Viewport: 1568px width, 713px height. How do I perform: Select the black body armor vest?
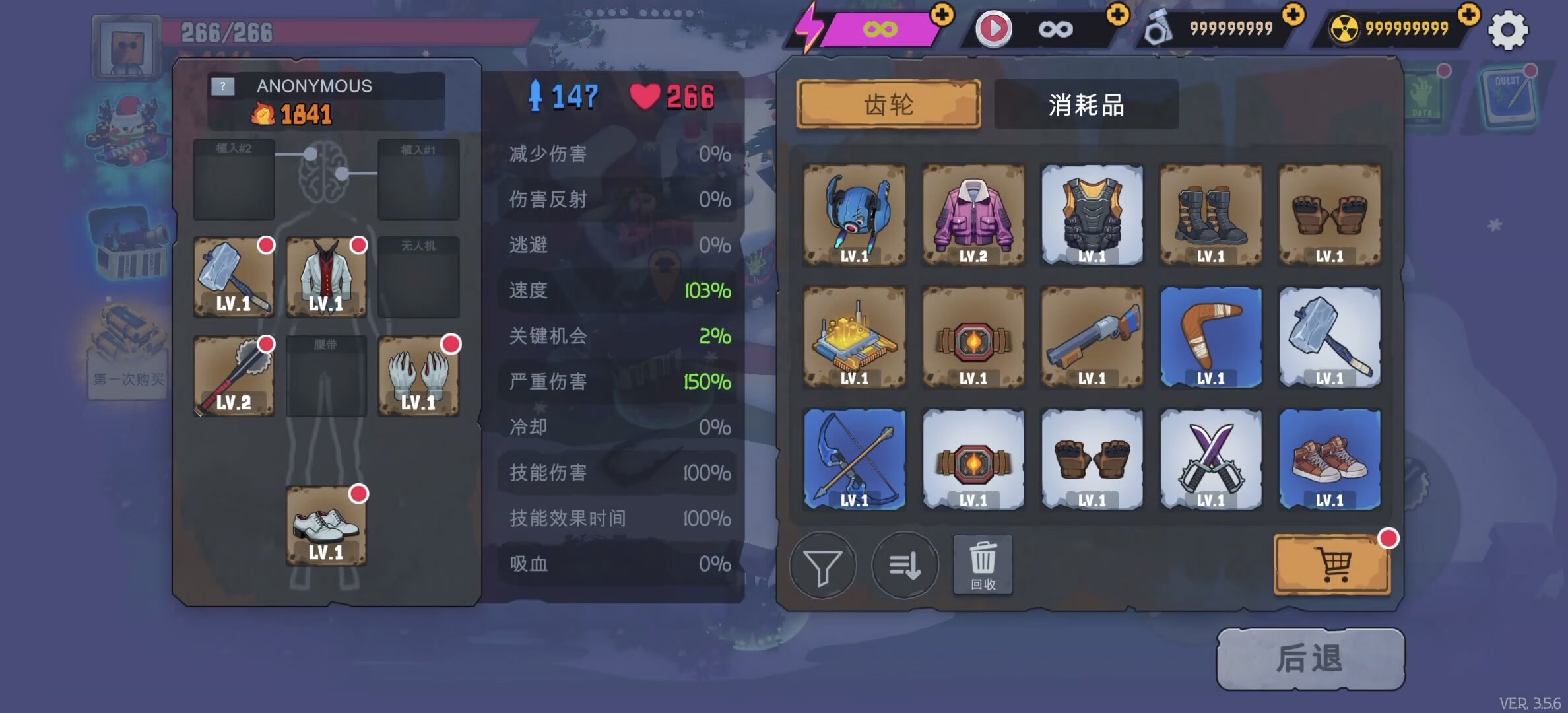click(x=1092, y=215)
